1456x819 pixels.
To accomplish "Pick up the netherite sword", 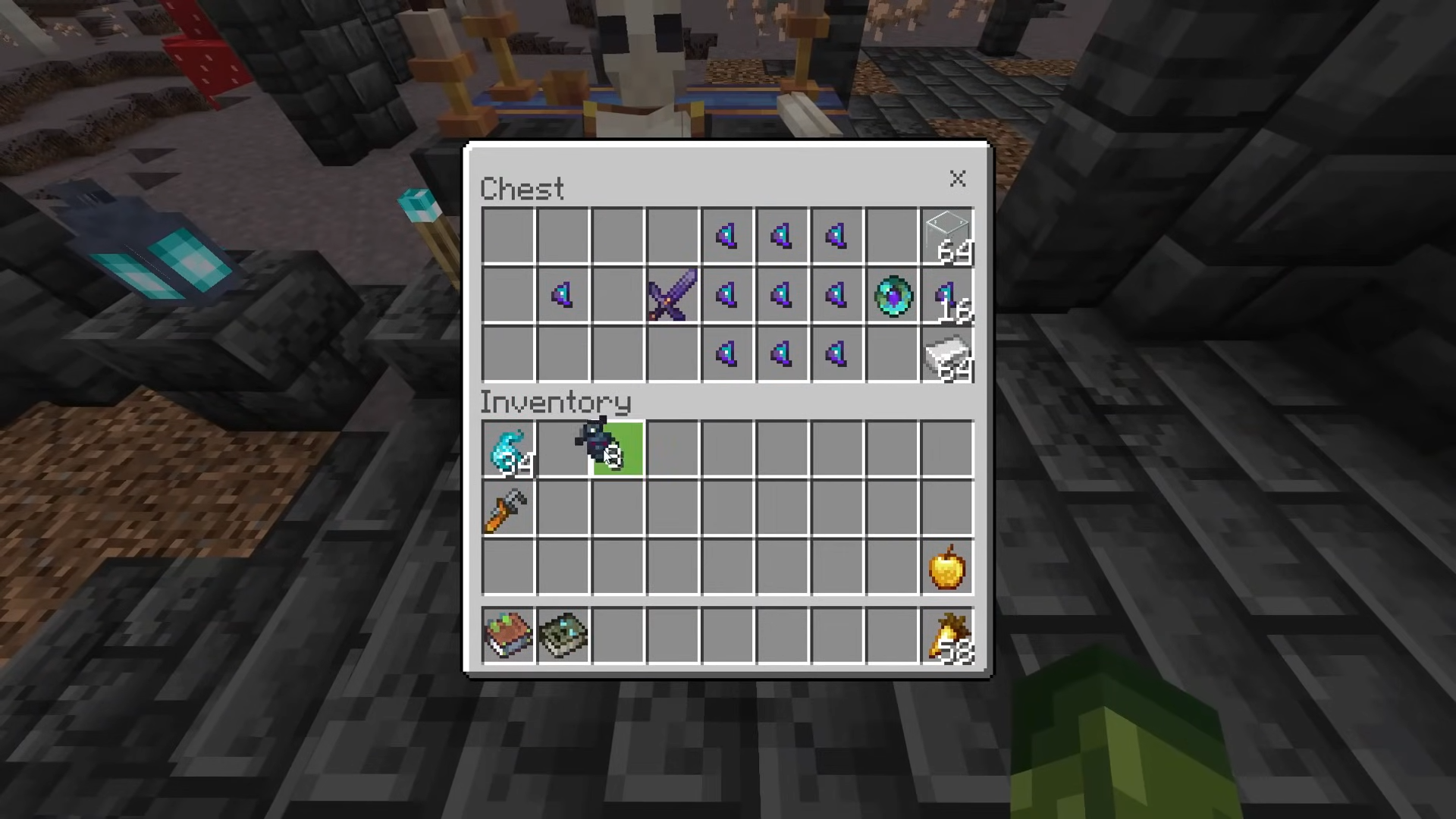I will pyautogui.click(x=672, y=295).
